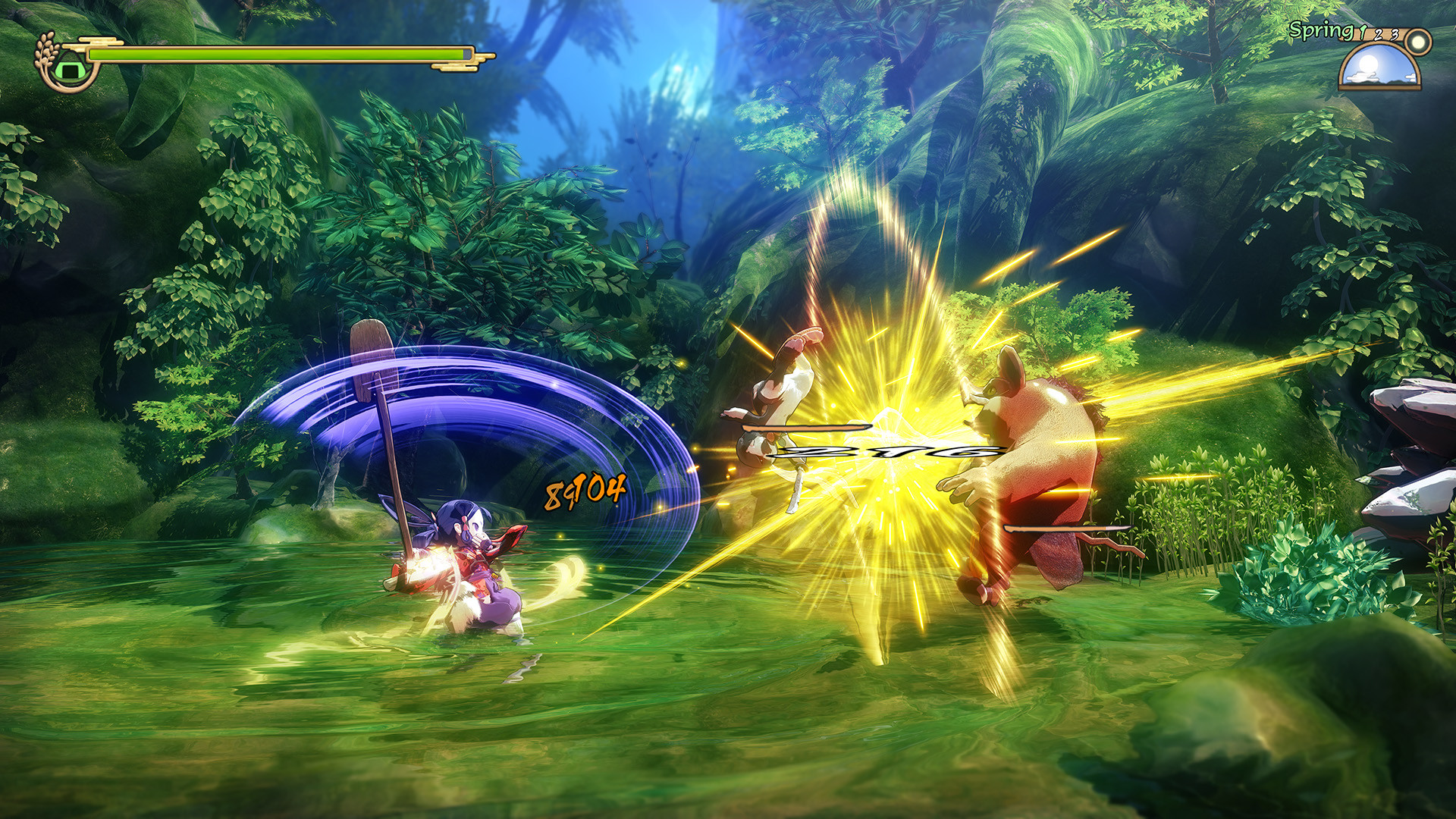This screenshot has height=819, width=1456.
Task: Select day number 3 under Spring
Action: [1395, 34]
